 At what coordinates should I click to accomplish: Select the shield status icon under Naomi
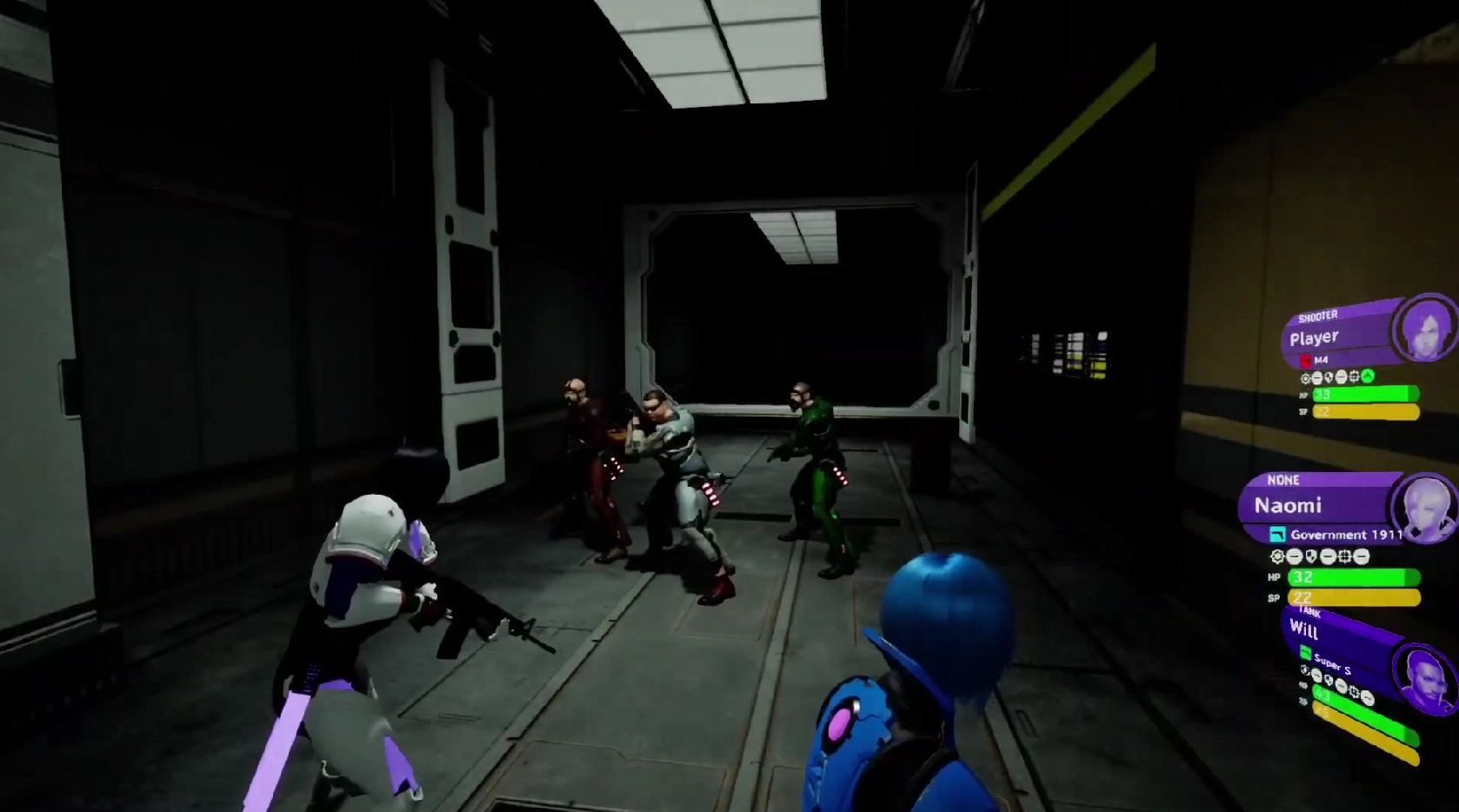pyautogui.click(x=1310, y=556)
